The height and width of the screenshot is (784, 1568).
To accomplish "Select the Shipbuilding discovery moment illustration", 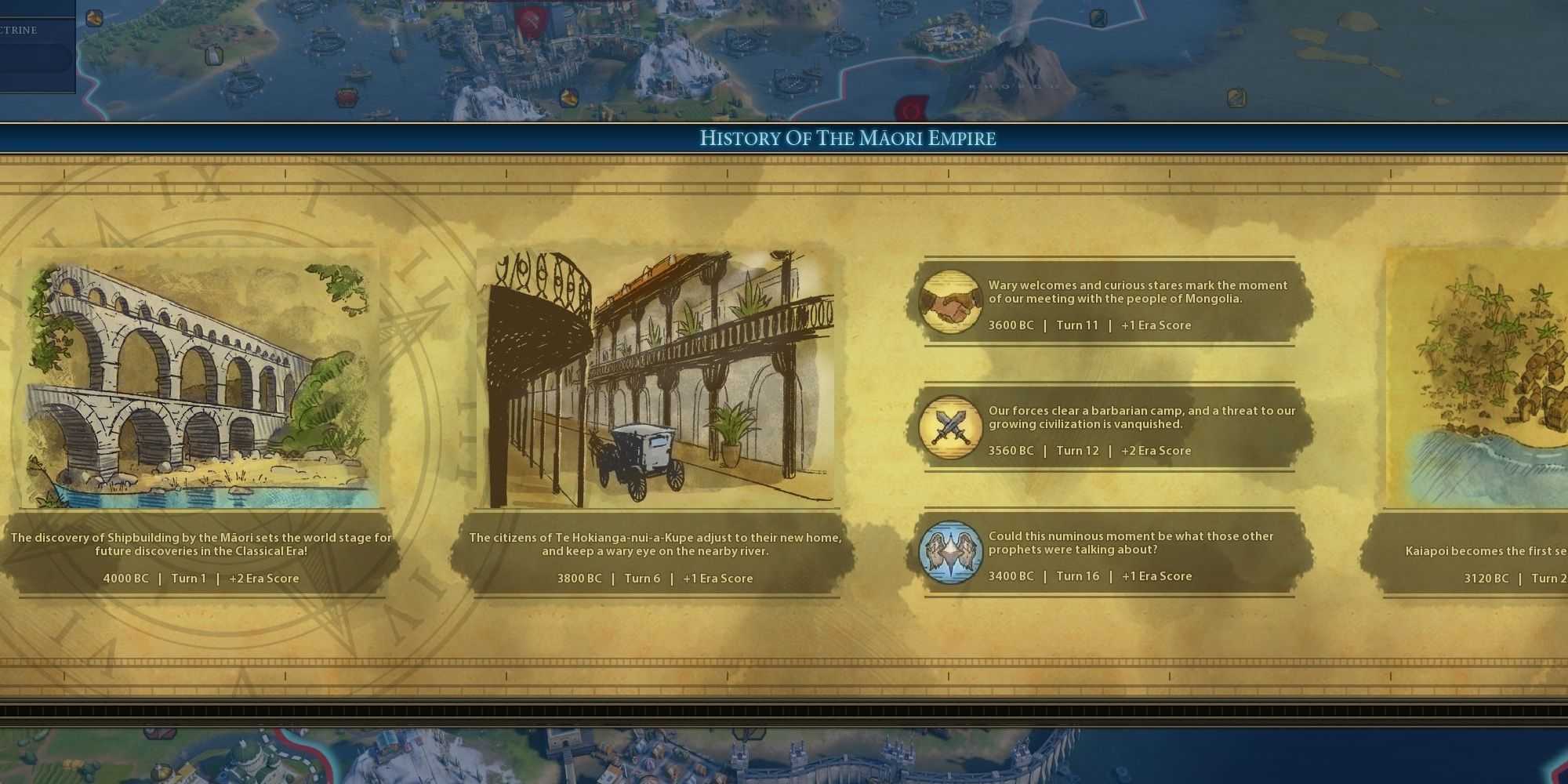I will 201,379.
